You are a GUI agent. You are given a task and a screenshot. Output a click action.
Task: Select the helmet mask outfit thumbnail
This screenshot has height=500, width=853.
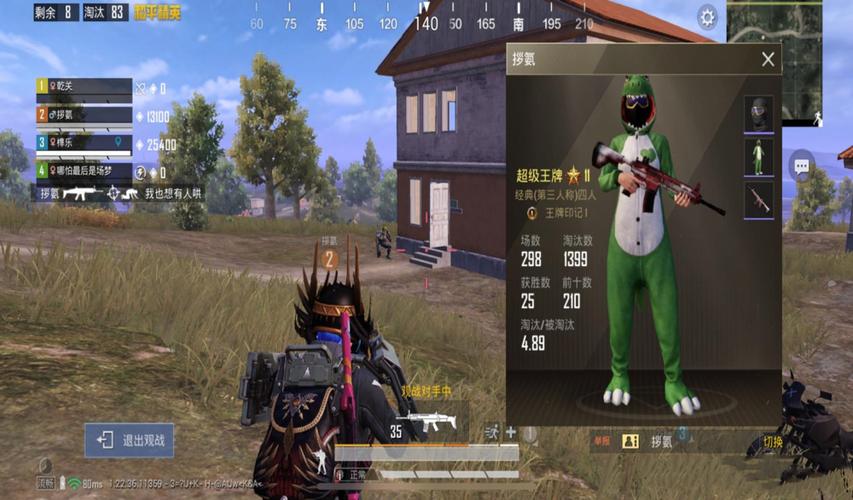point(759,115)
